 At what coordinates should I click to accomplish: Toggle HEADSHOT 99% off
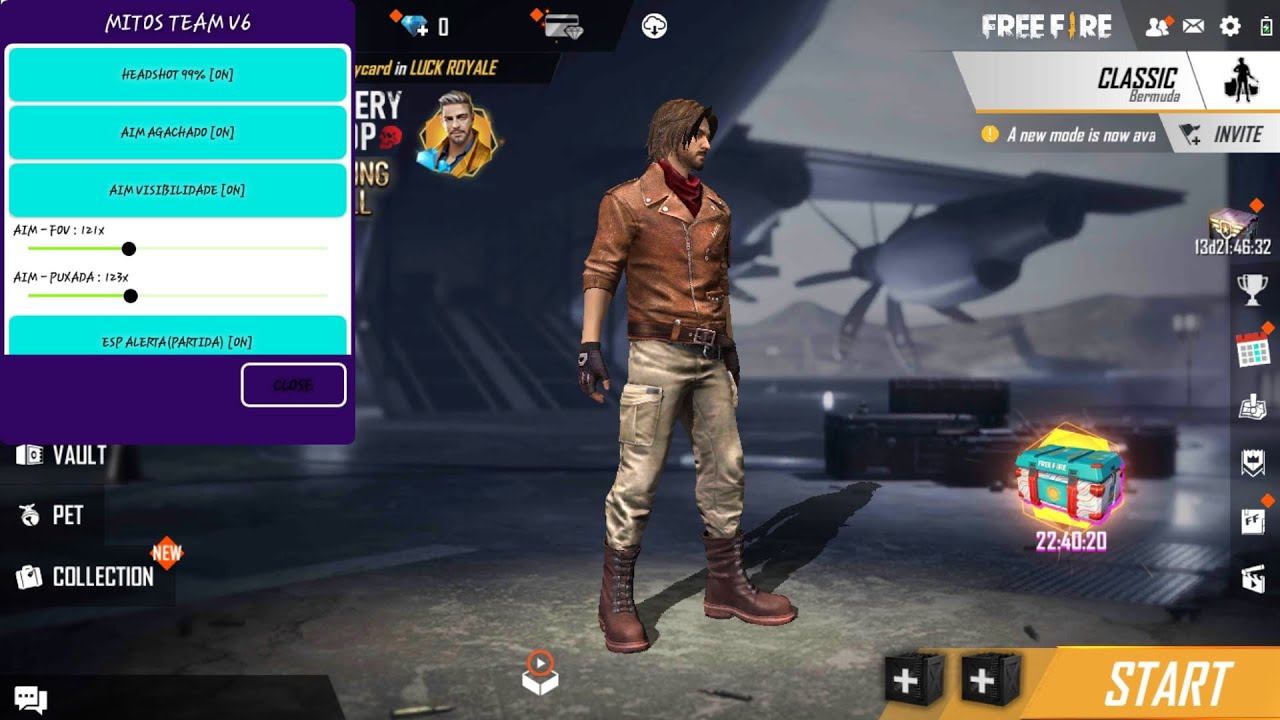coord(177,74)
